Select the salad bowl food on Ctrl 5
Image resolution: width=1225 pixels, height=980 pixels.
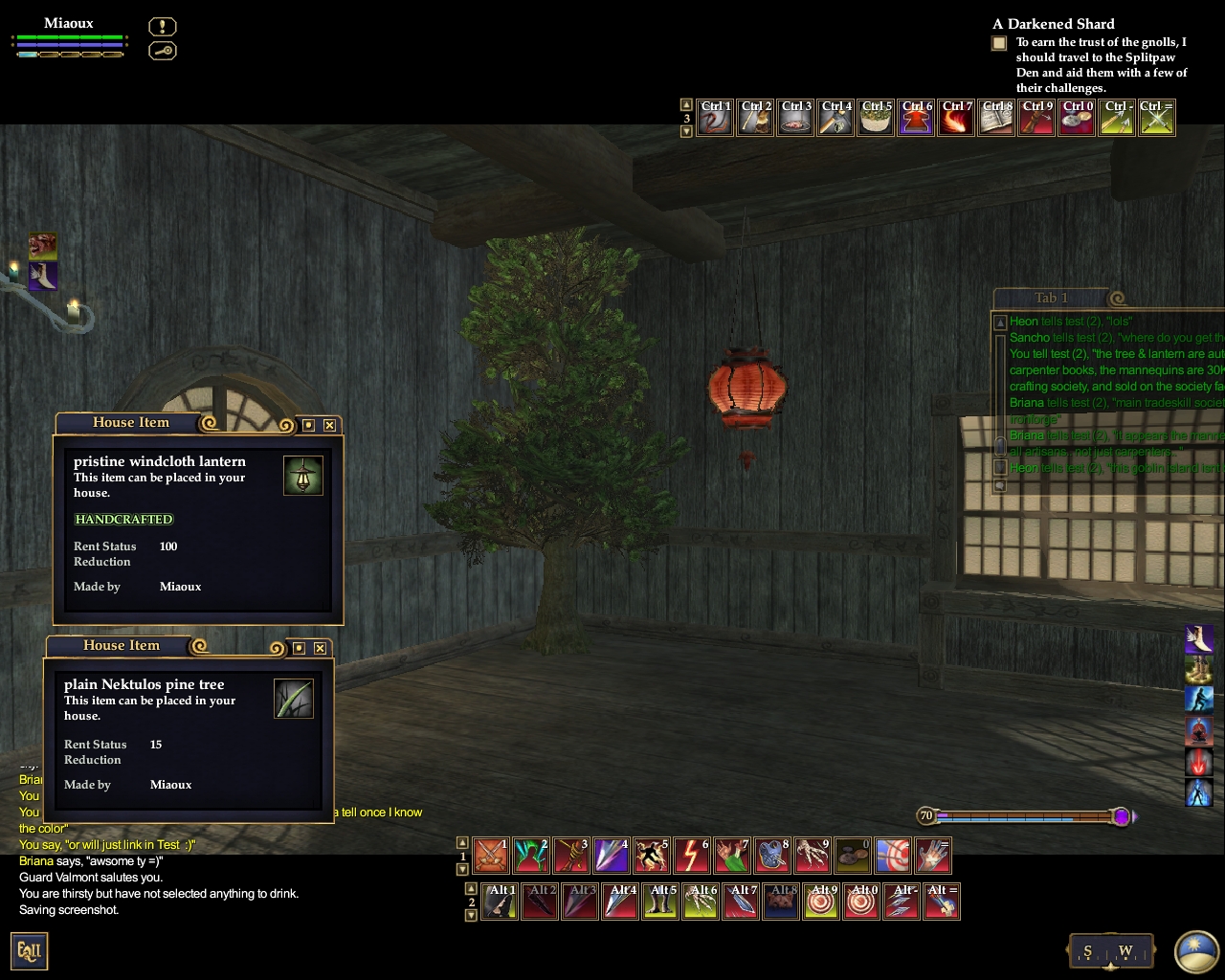(876, 118)
